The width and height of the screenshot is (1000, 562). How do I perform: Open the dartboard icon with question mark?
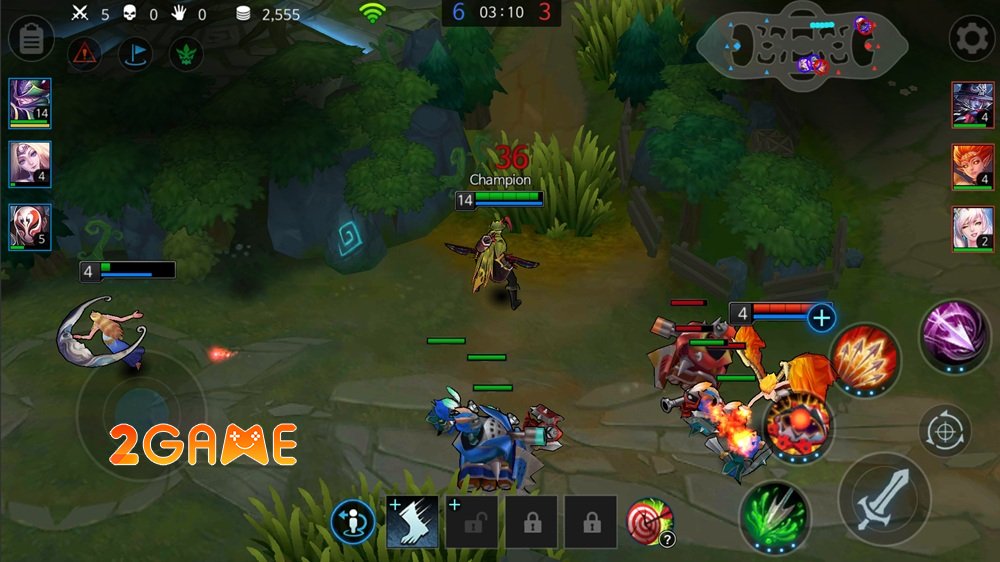pyautogui.click(x=649, y=521)
